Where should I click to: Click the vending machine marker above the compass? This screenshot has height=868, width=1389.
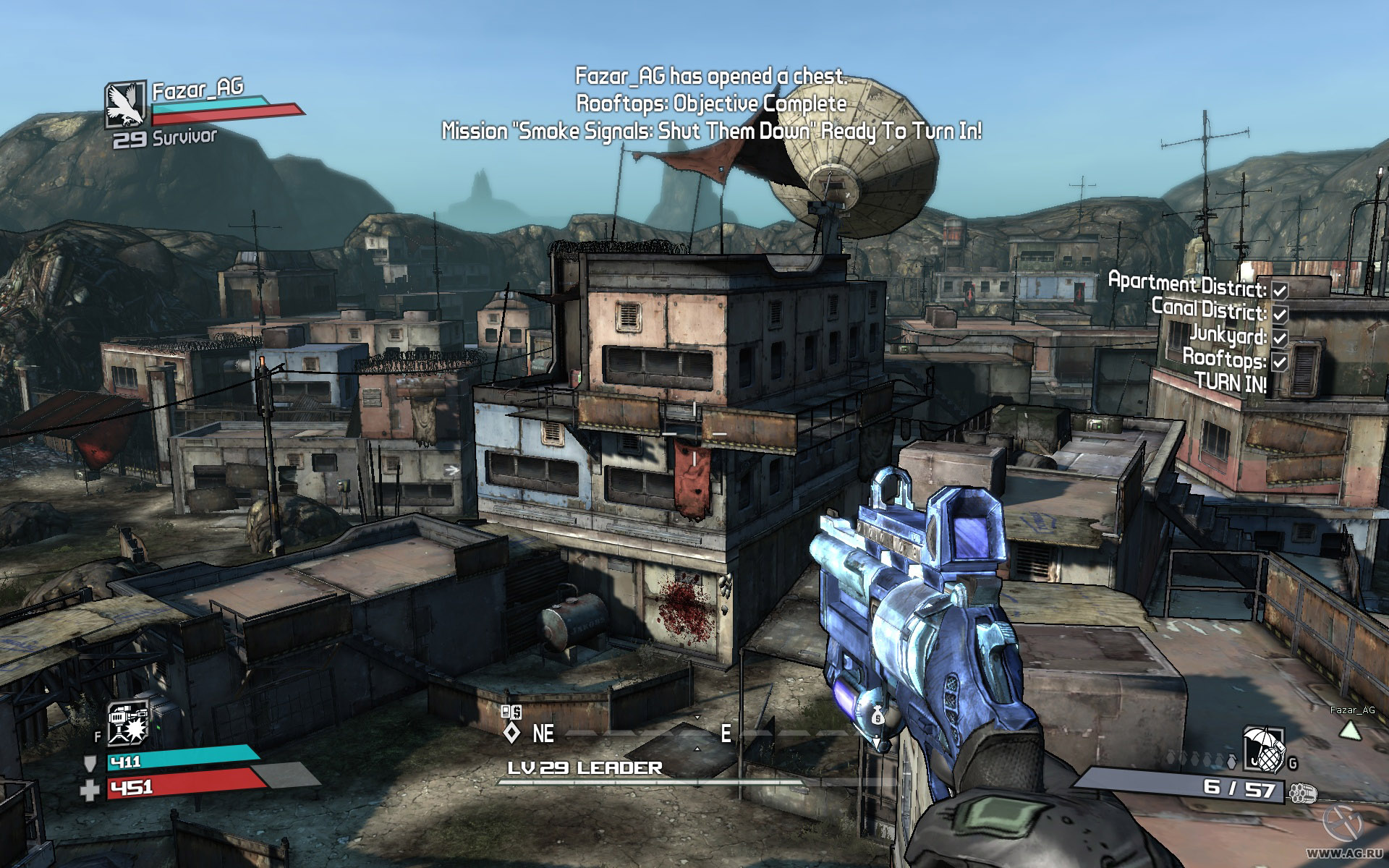coord(511,712)
